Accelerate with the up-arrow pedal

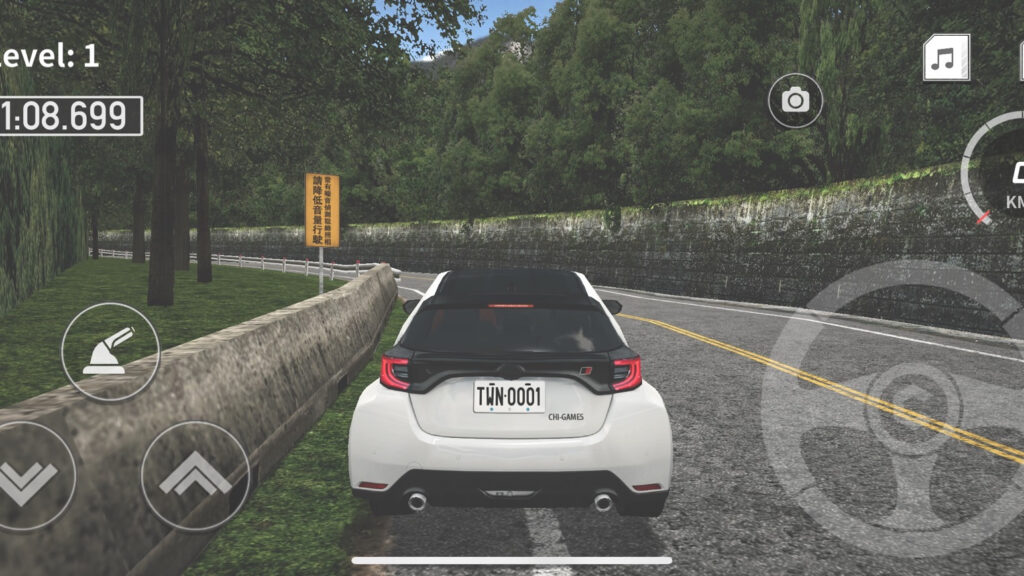coord(195,476)
